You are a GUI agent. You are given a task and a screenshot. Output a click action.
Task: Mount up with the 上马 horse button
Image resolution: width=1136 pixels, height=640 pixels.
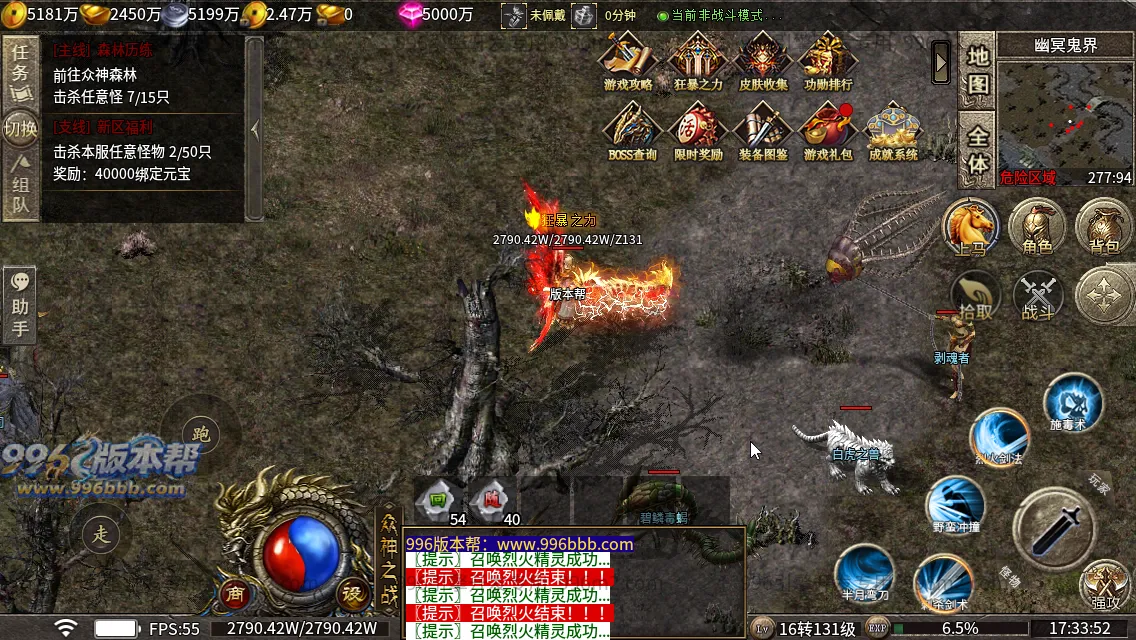tap(970, 225)
